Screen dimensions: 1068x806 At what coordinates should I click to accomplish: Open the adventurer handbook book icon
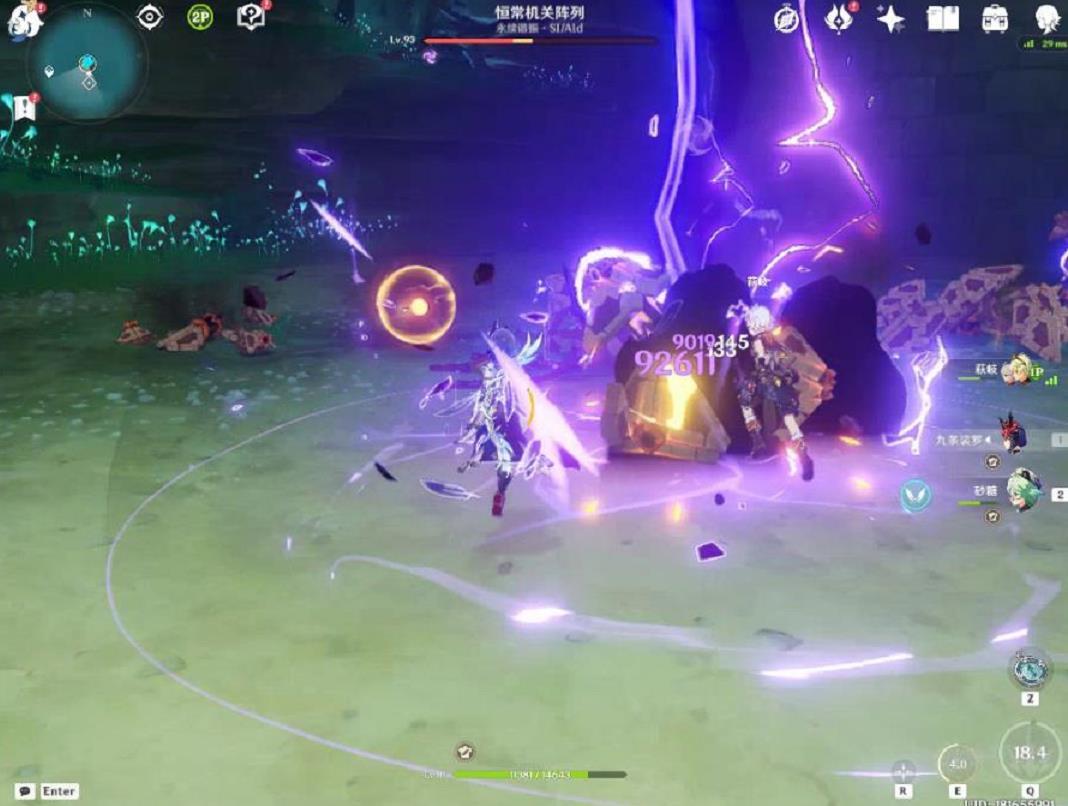click(x=942, y=19)
